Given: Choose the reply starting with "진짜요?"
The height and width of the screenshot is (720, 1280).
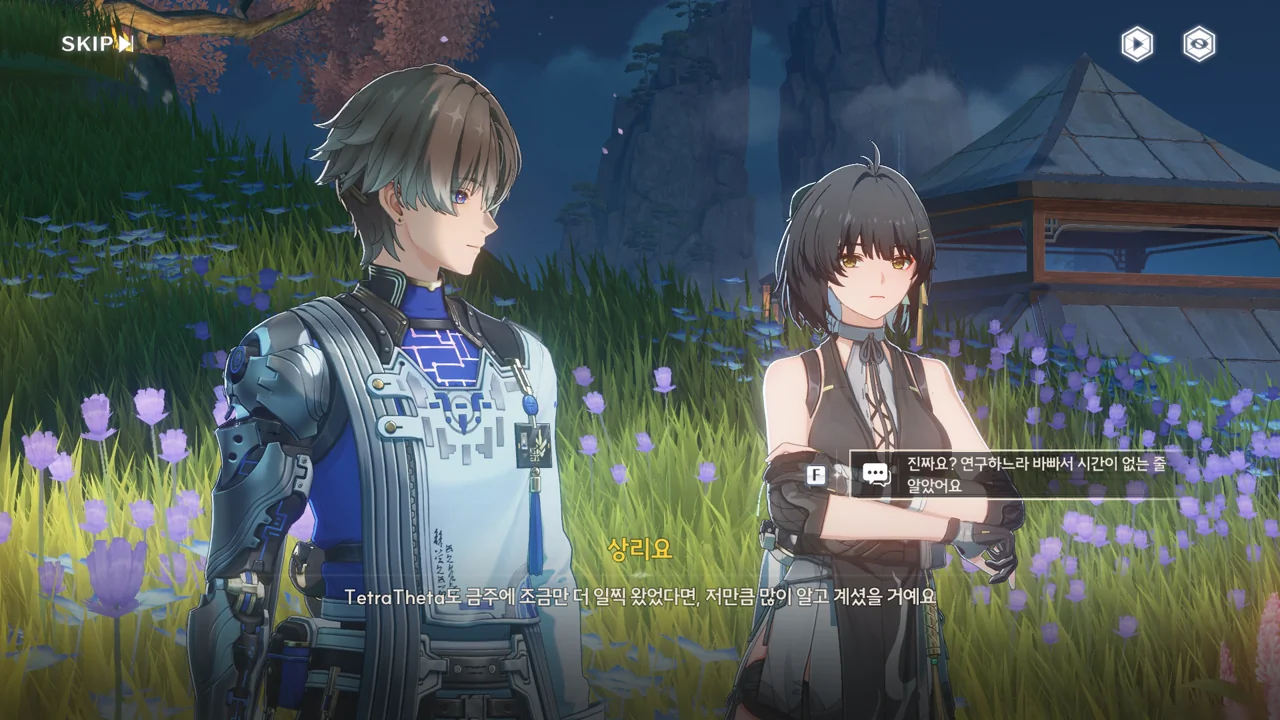Looking at the screenshot, I should pyautogui.click(x=1010, y=474).
